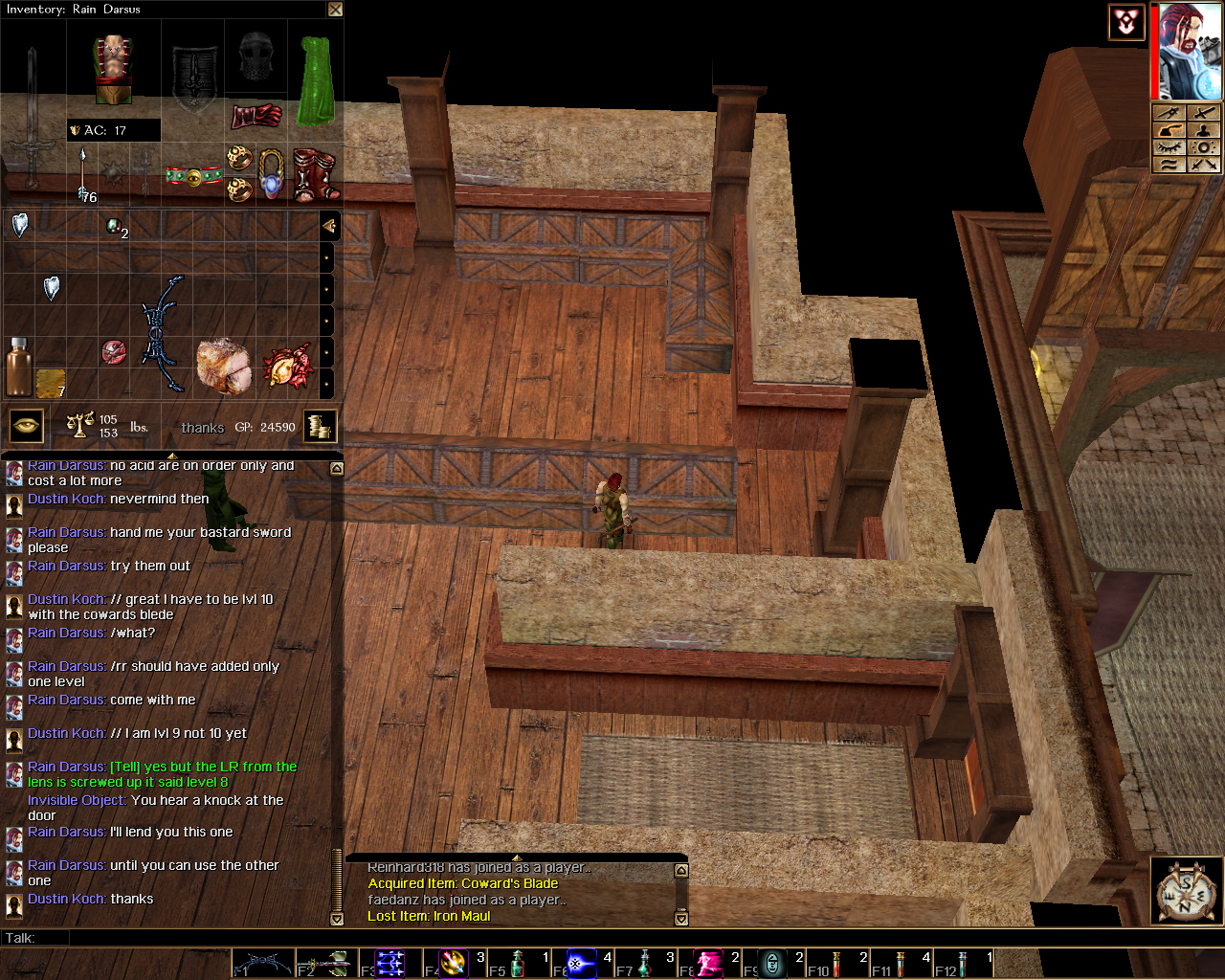Image resolution: width=1225 pixels, height=980 pixels.
Task: Select the brown bottle in the inventory
Action: (x=17, y=366)
